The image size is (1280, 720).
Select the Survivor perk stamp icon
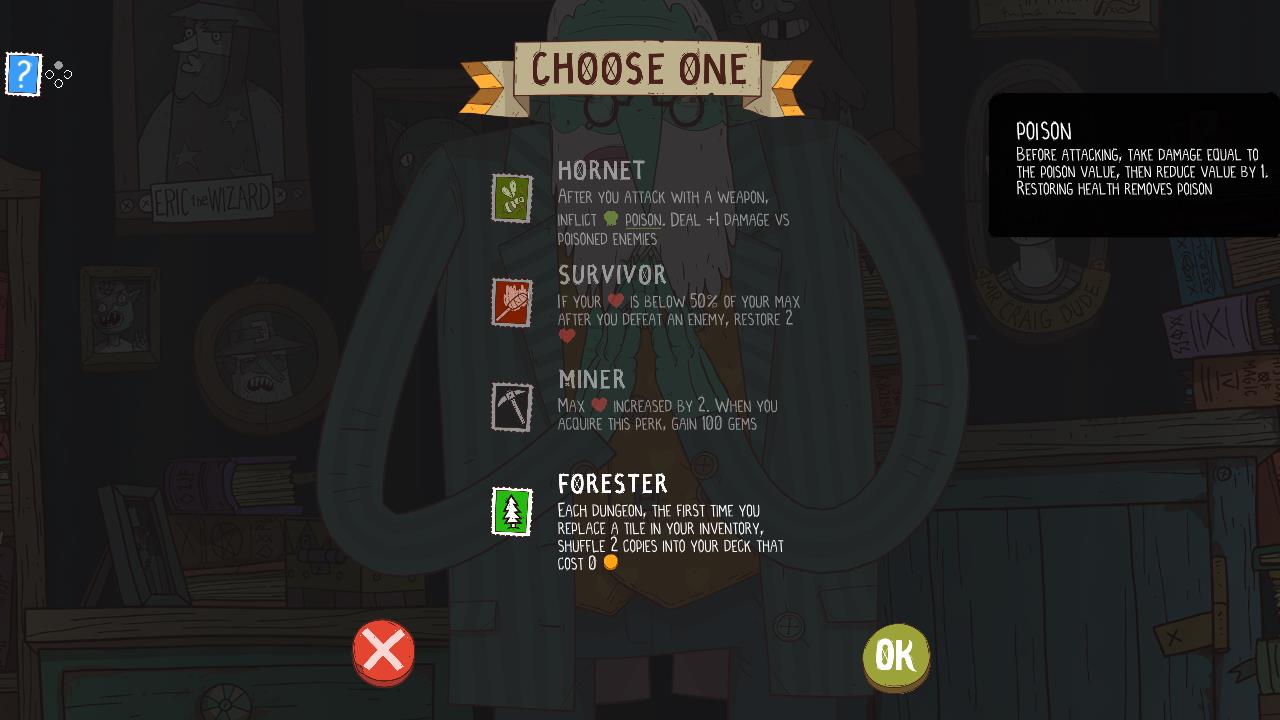click(x=511, y=303)
